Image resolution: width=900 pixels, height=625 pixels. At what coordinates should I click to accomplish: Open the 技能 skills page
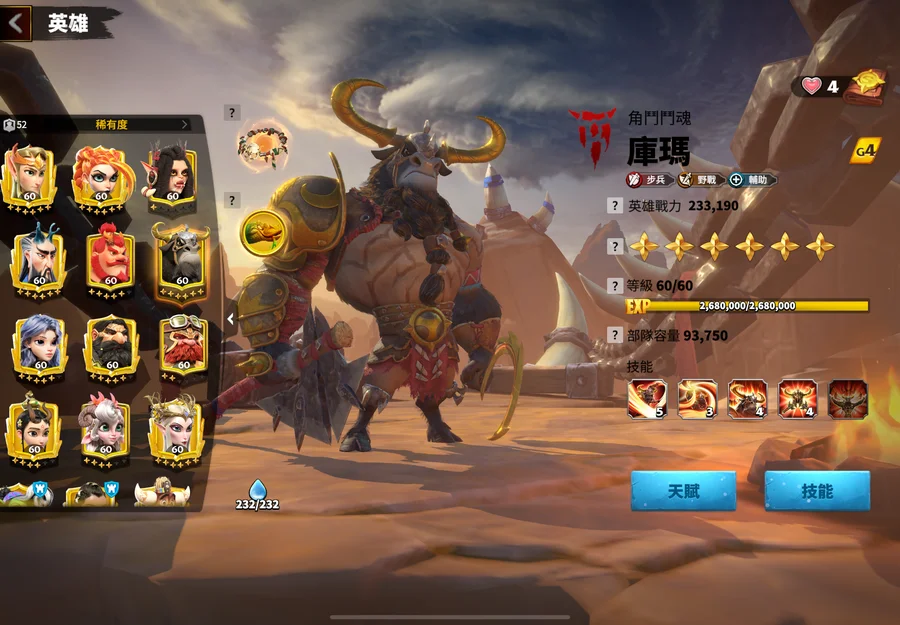pyautogui.click(x=817, y=491)
